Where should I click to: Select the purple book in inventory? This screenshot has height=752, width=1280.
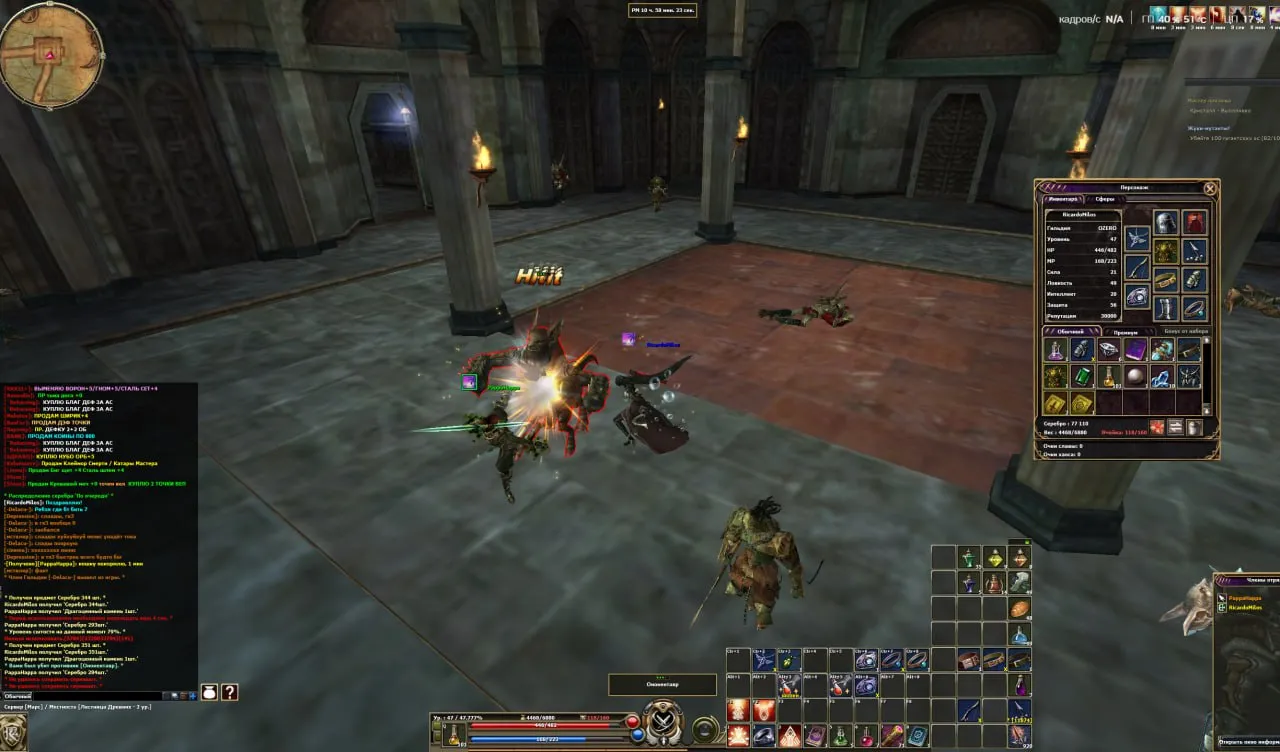pyautogui.click(x=1135, y=349)
